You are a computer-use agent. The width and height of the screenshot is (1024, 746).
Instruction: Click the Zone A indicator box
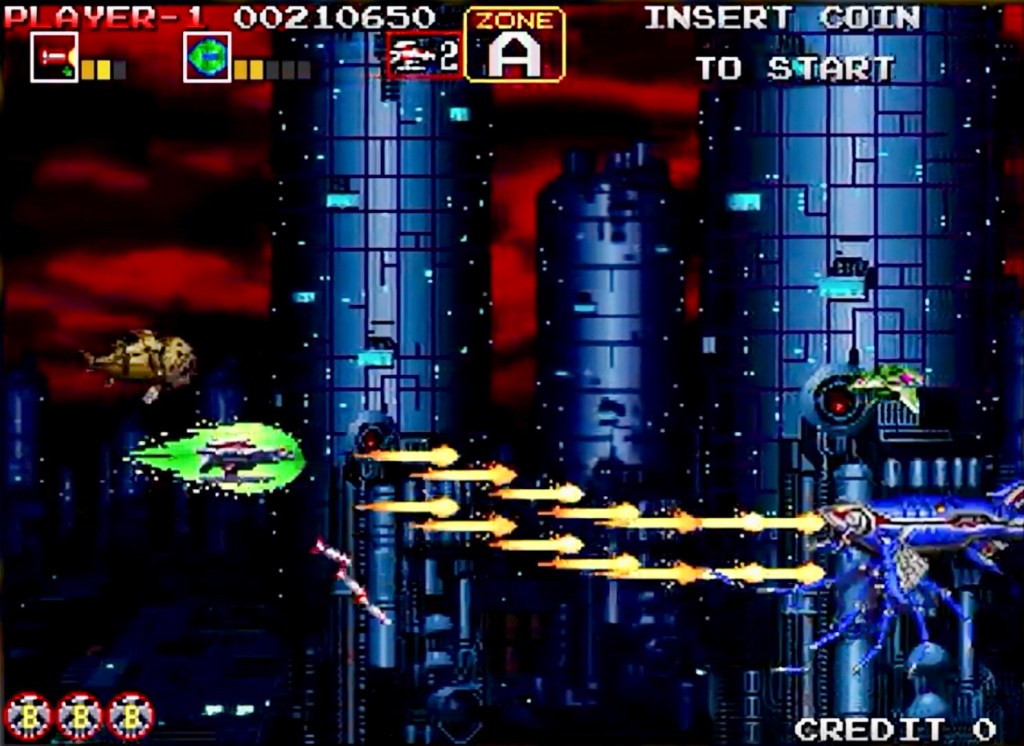[515, 46]
